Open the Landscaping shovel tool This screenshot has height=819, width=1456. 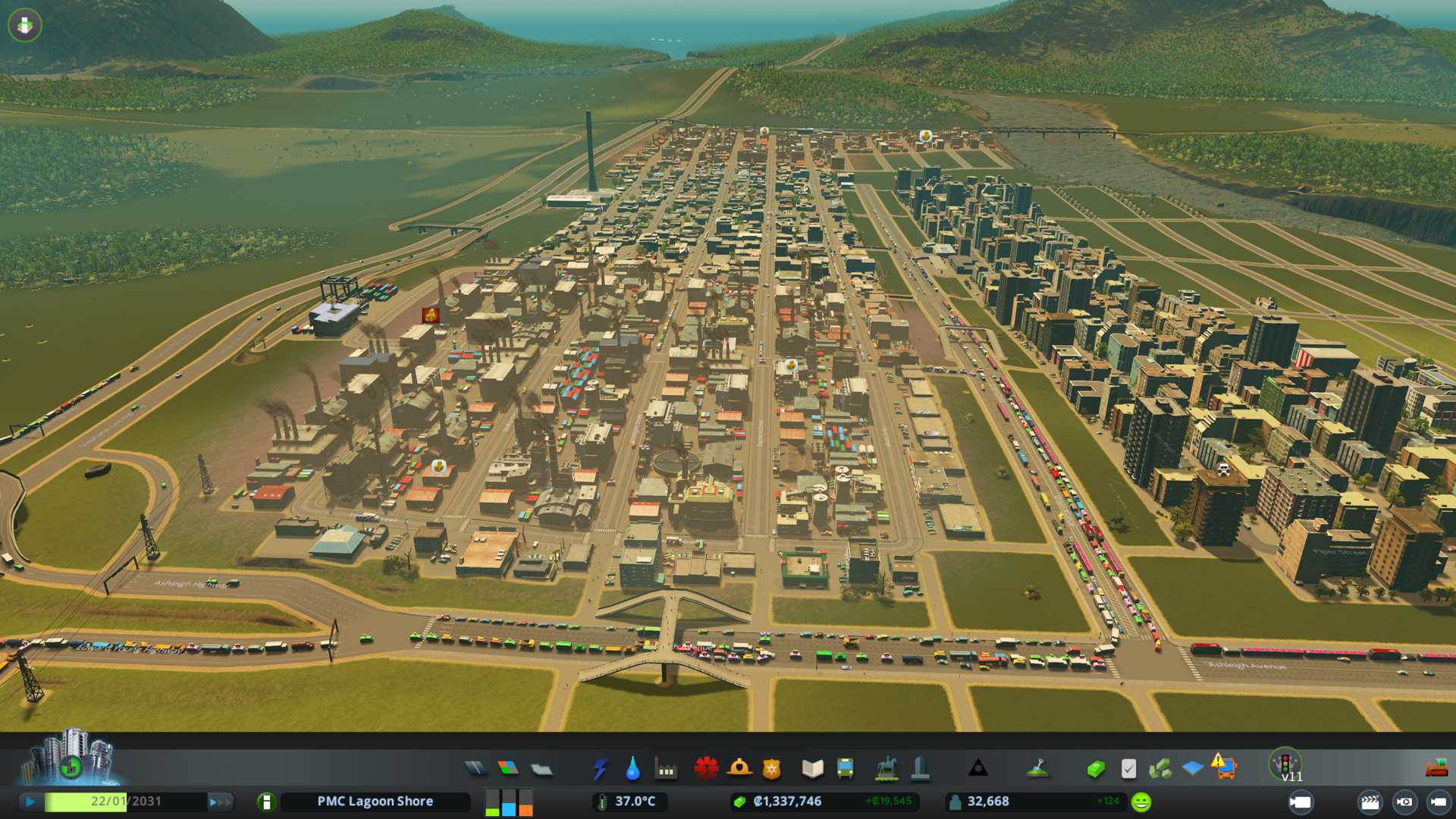(x=1037, y=769)
